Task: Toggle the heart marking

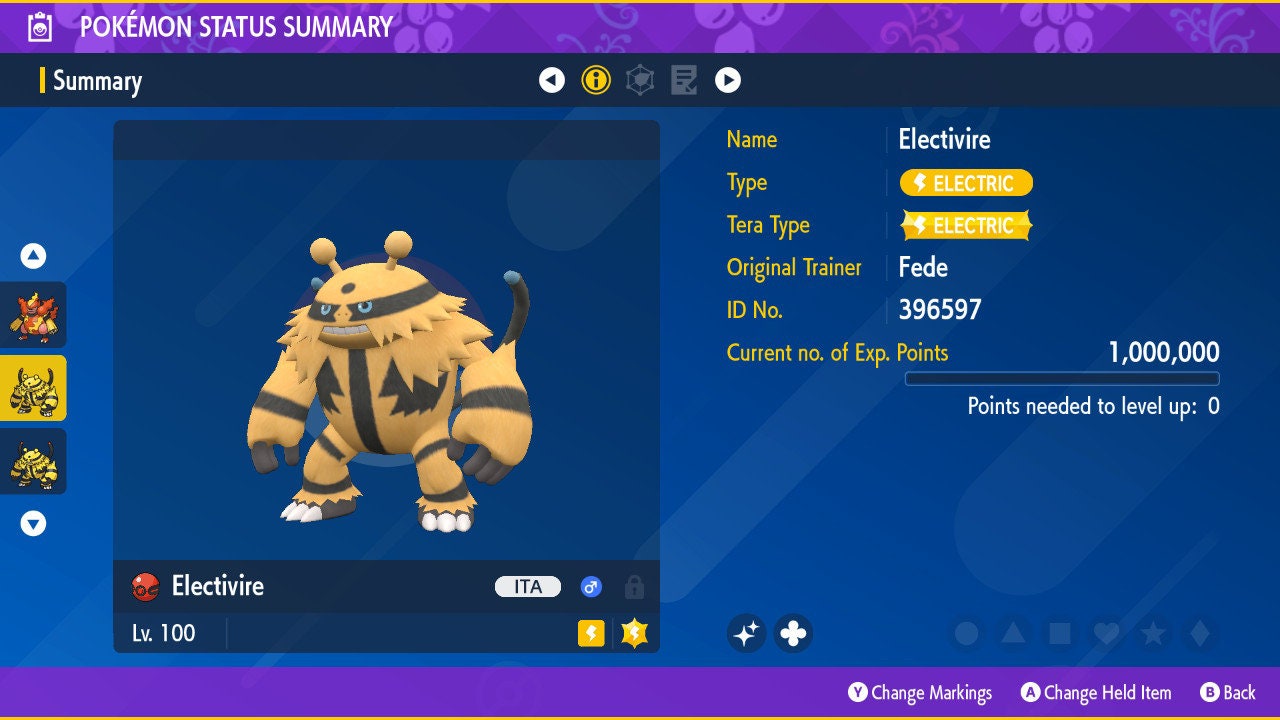Action: click(1106, 633)
